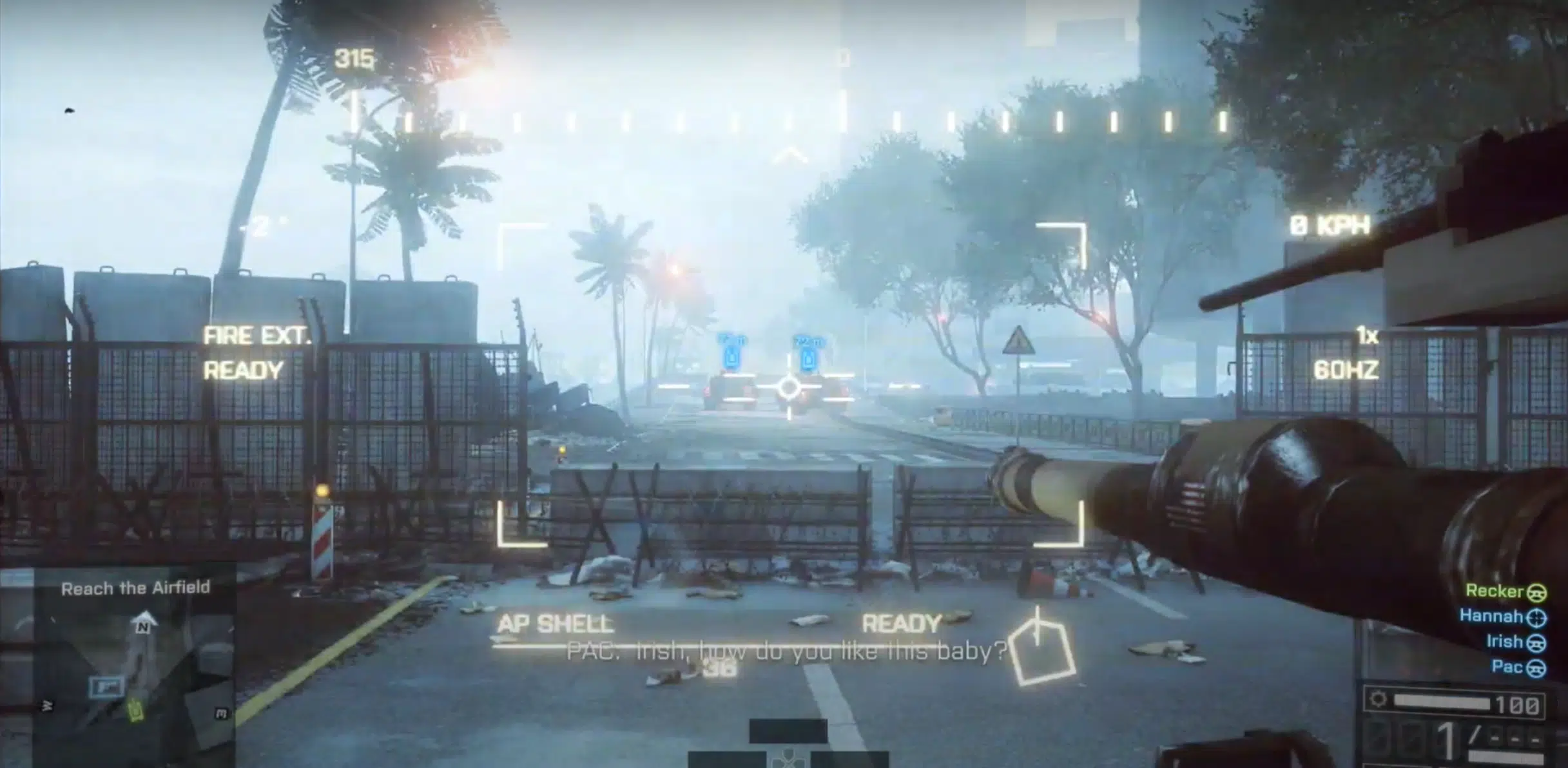The height and width of the screenshot is (768, 1568).
Task: Click Pac's vehicle seat icon
Action: 1536,669
